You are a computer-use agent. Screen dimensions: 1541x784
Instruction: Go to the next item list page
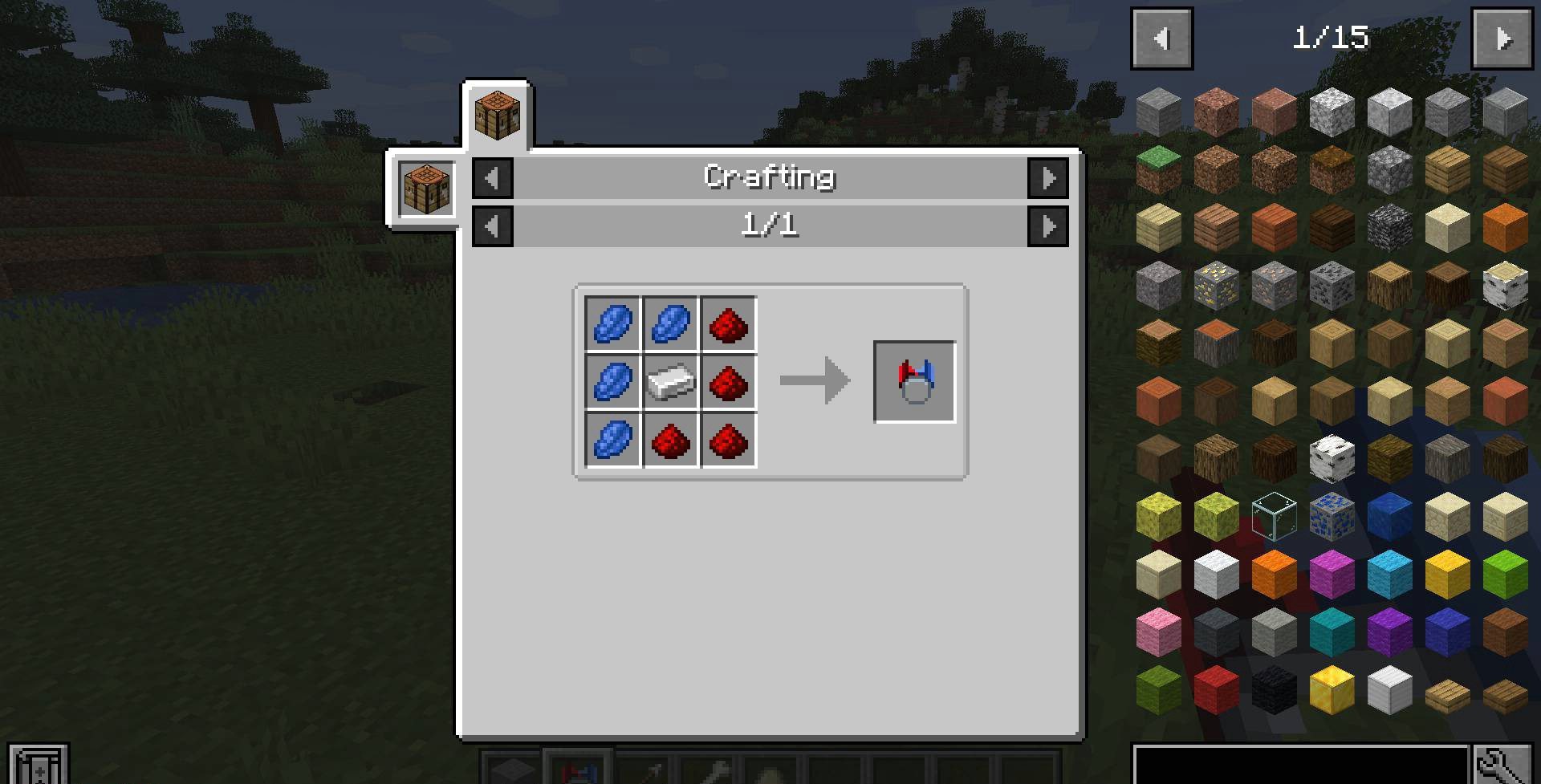pyautogui.click(x=1502, y=39)
